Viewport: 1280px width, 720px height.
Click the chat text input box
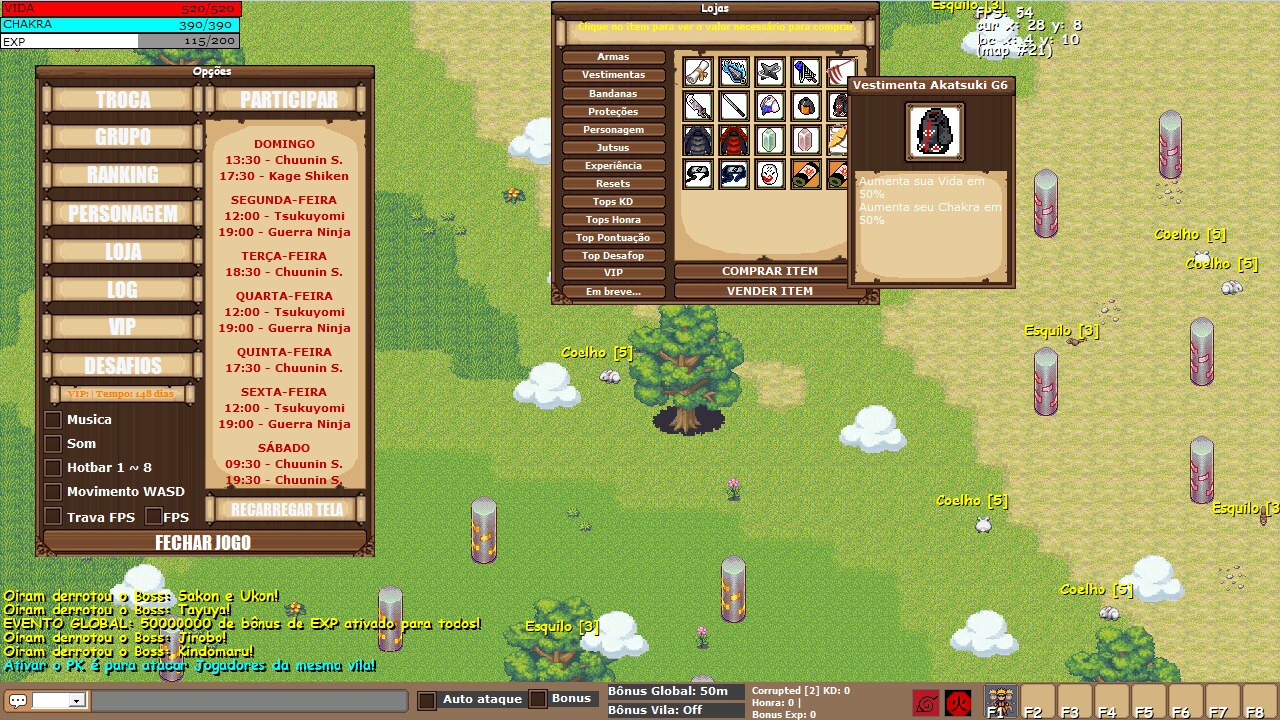(249, 701)
